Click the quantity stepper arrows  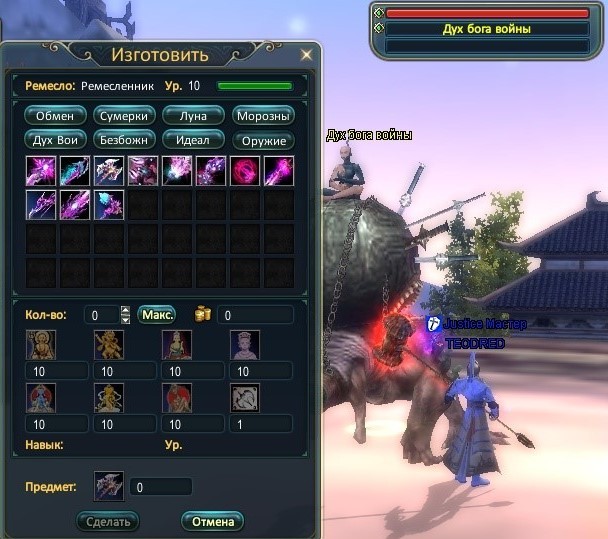pyautogui.click(x=125, y=315)
